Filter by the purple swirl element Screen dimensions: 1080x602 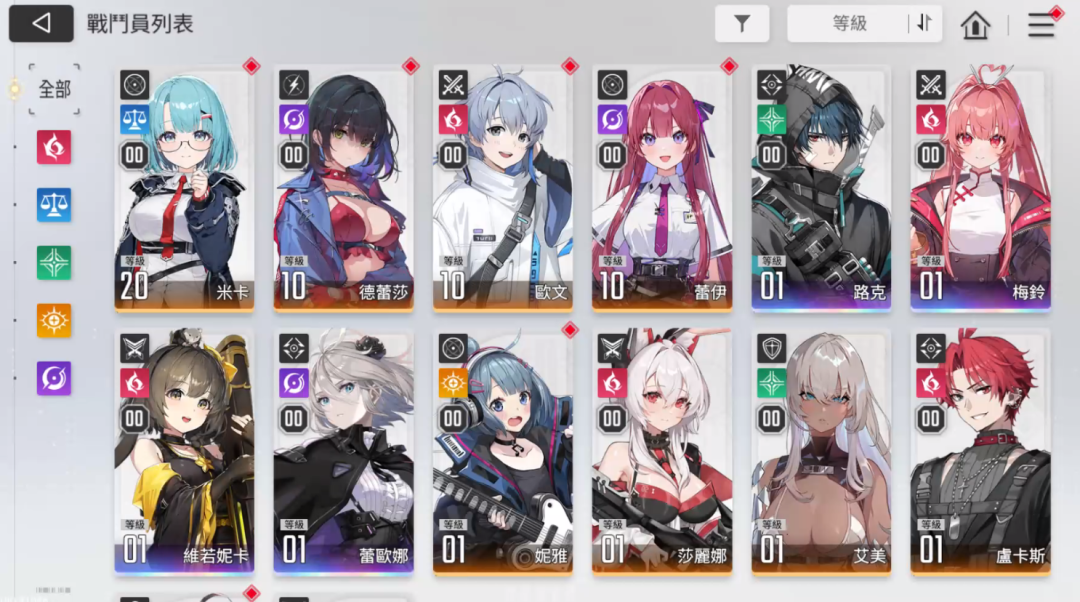click(x=54, y=378)
